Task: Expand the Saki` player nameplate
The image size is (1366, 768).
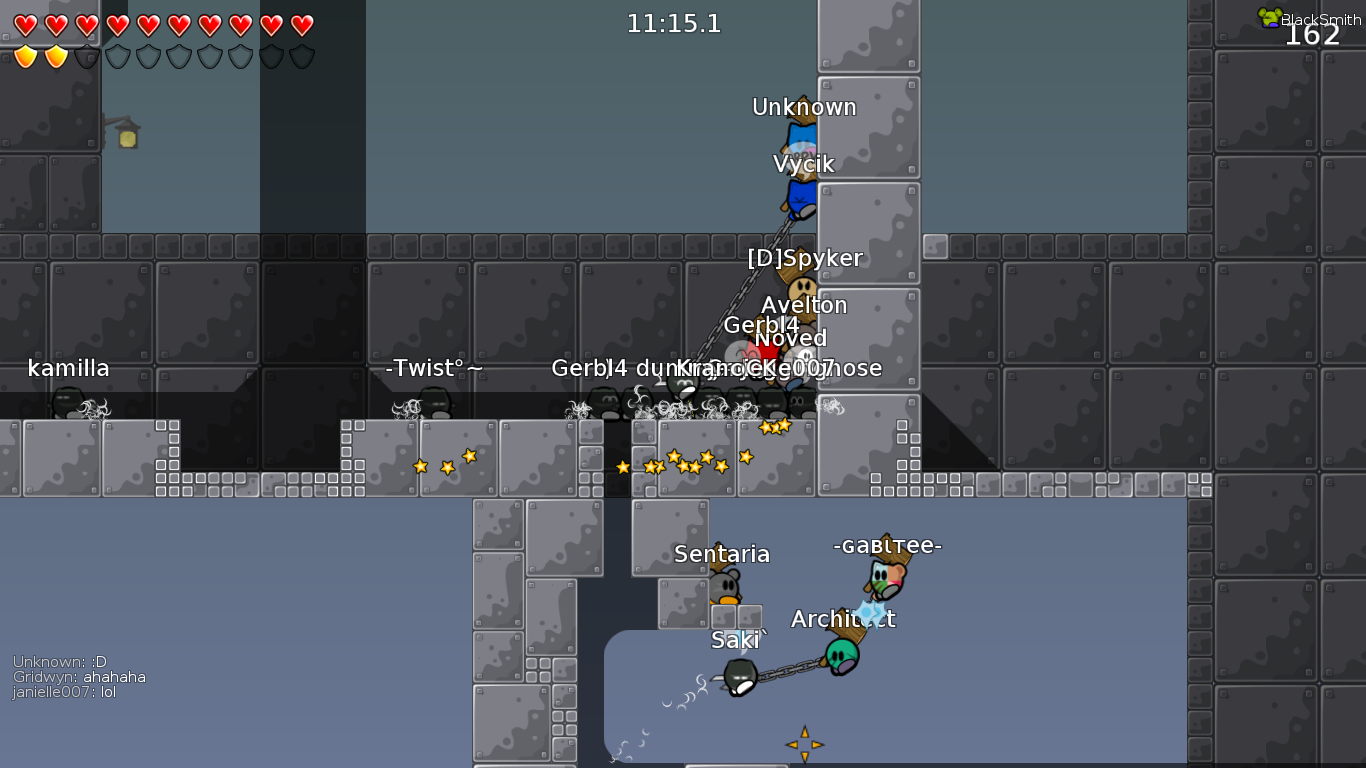Action: (733, 638)
